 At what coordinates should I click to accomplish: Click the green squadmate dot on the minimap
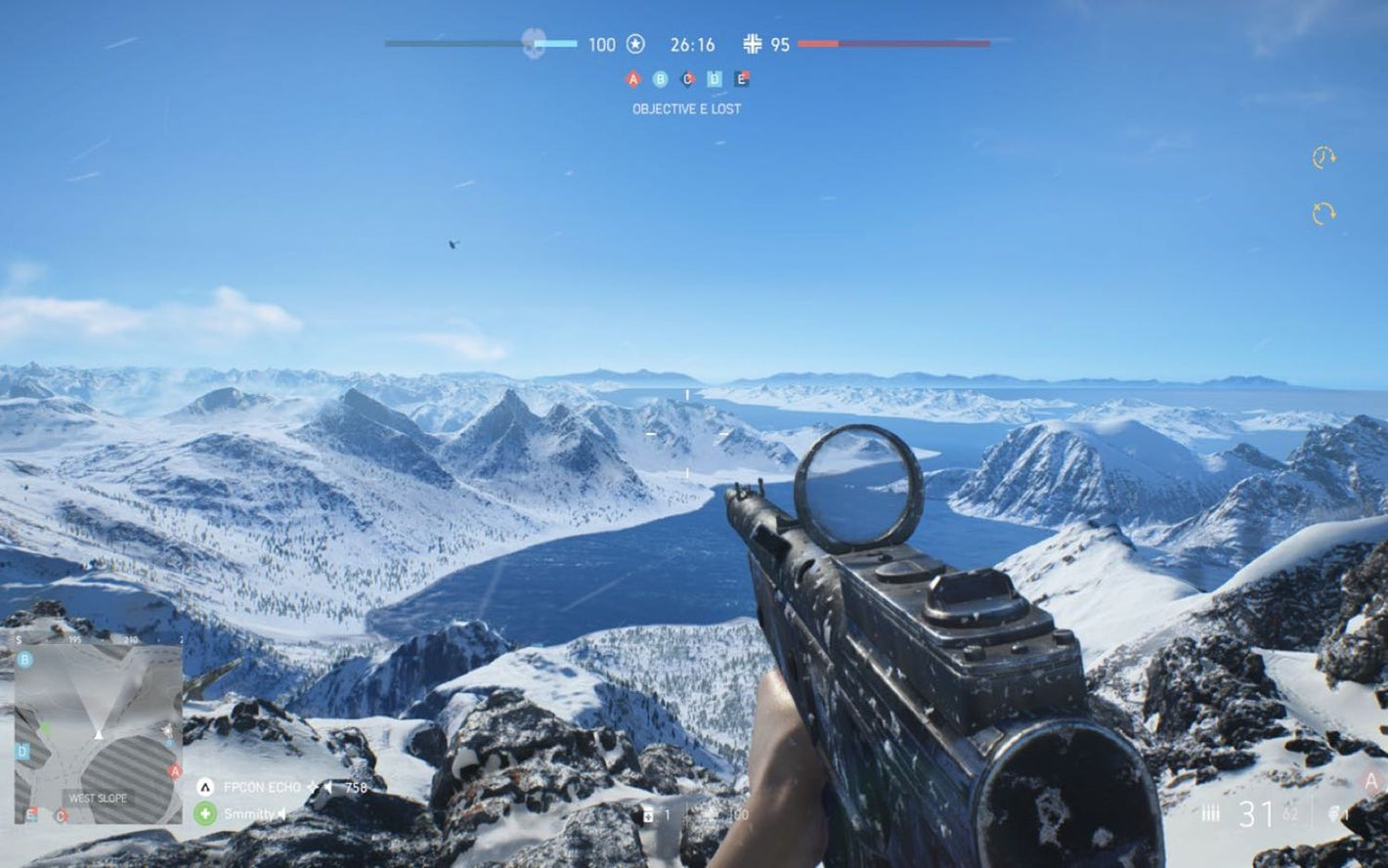45,728
